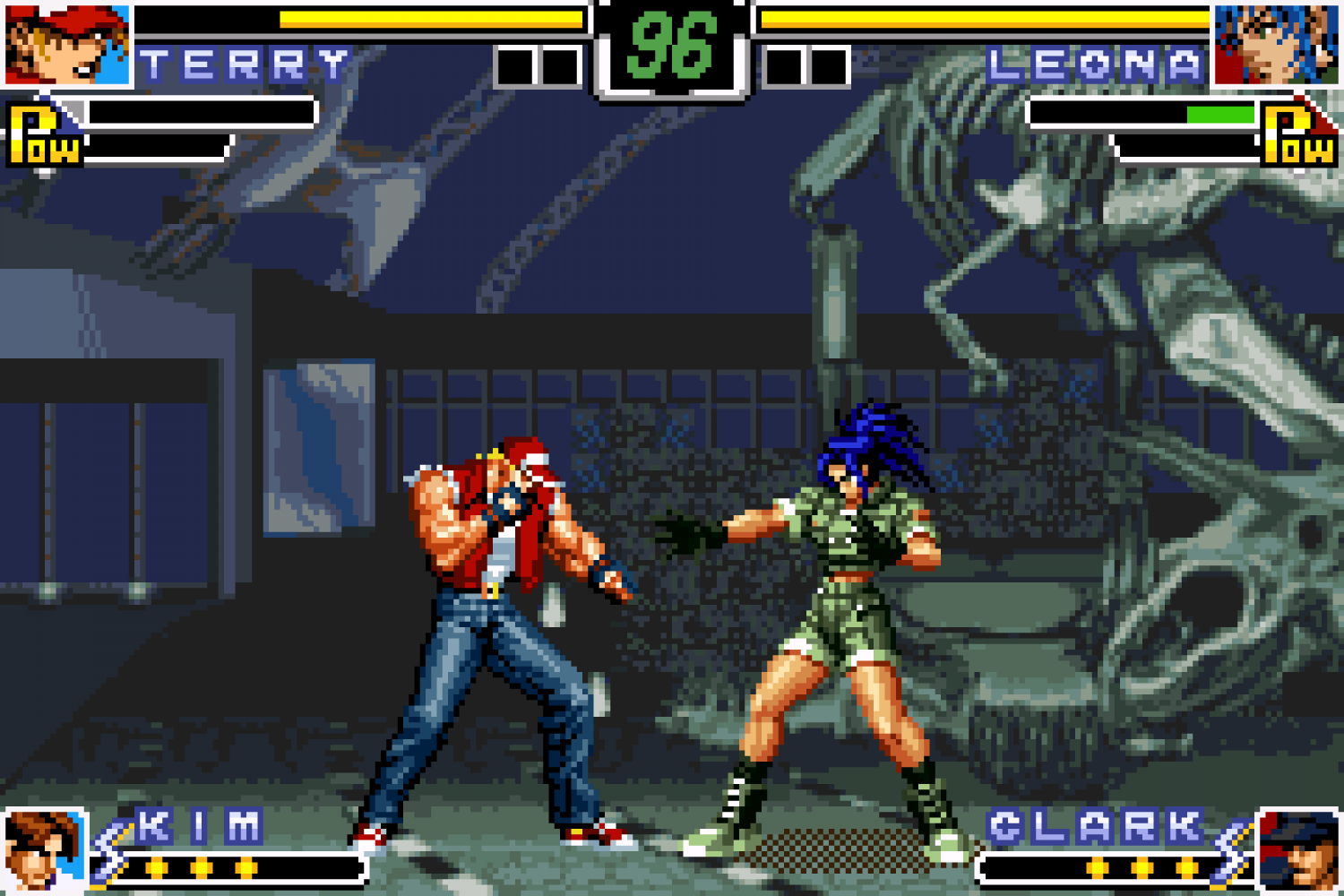Click Leona's character portrait
This screenshot has height=896, width=1344.
tap(1276, 44)
